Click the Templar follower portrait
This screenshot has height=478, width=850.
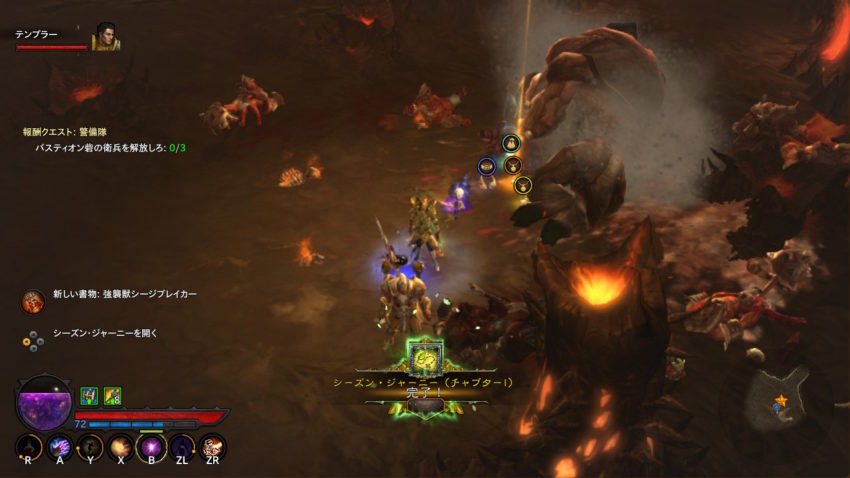(x=105, y=37)
